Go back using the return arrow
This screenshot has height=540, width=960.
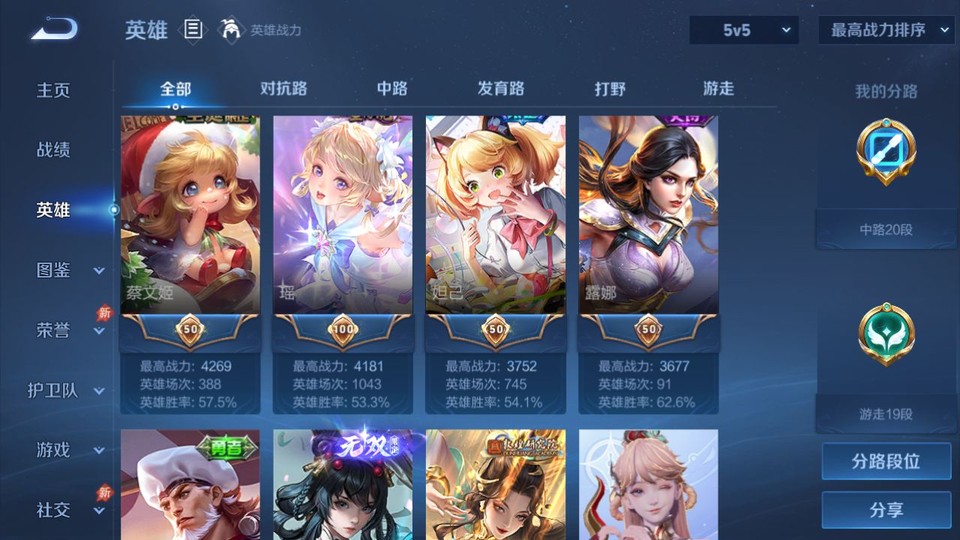(54, 29)
